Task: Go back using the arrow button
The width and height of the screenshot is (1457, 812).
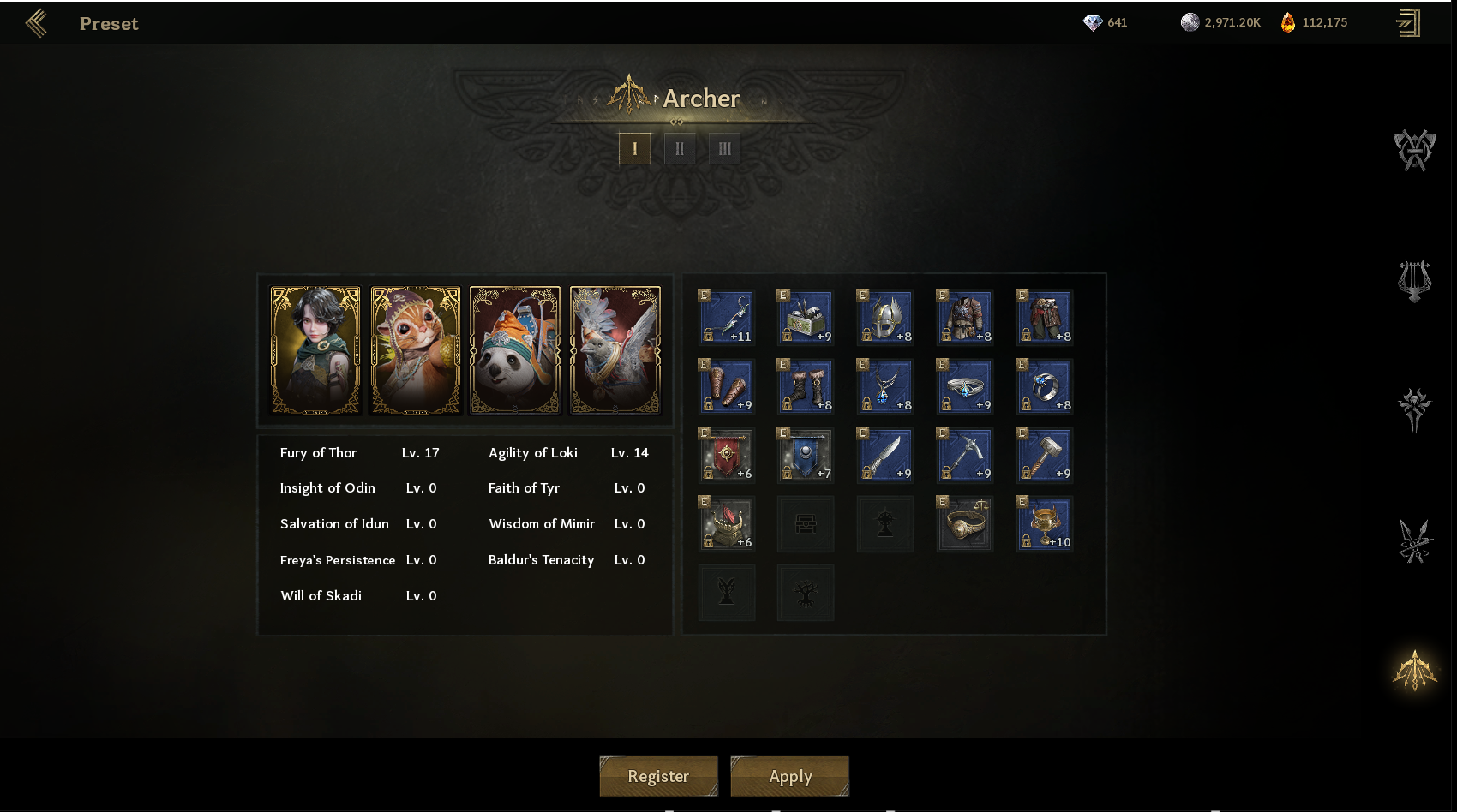Action: (36, 23)
